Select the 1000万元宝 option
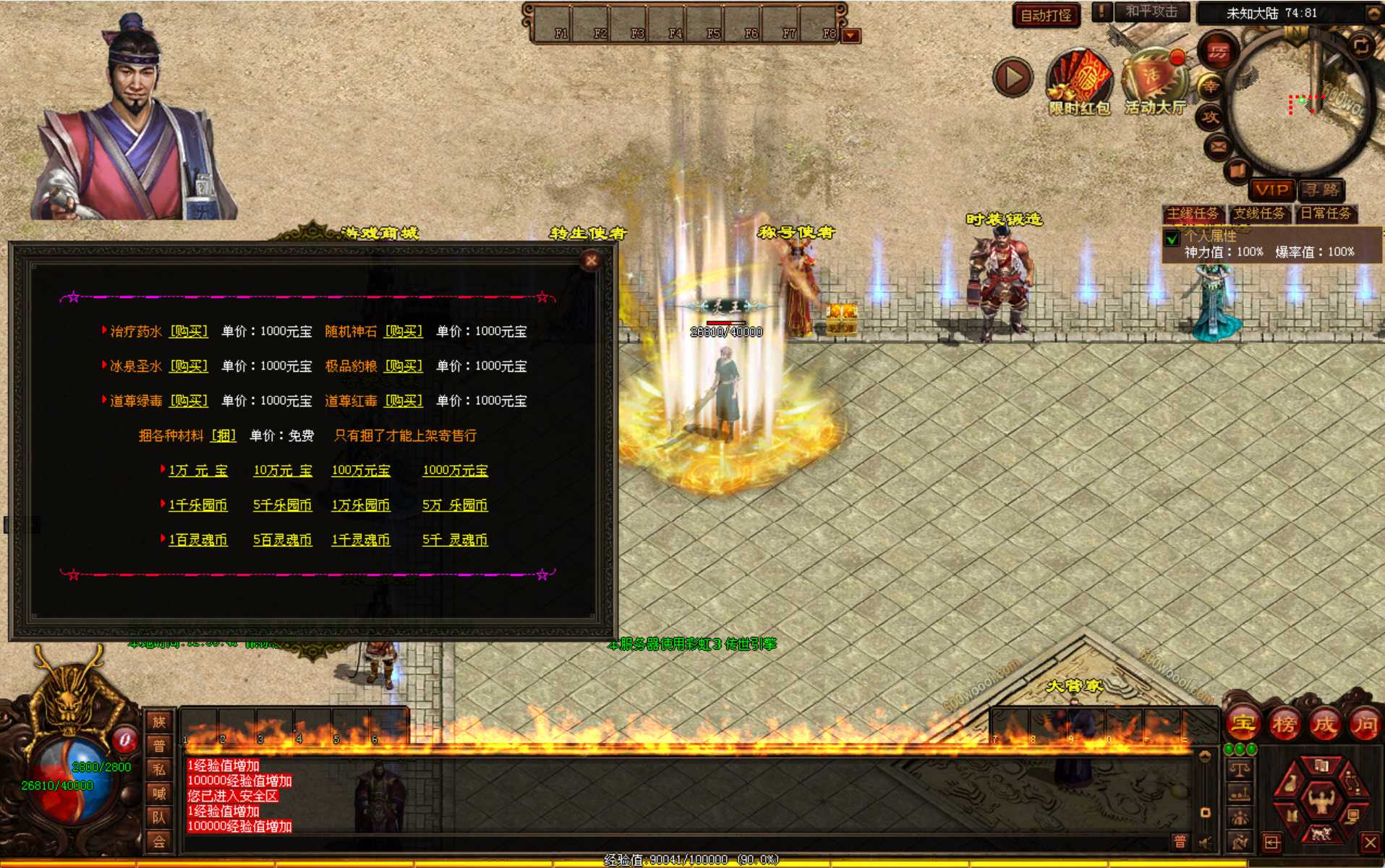The width and height of the screenshot is (1385, 868). [x=455, y=470]
